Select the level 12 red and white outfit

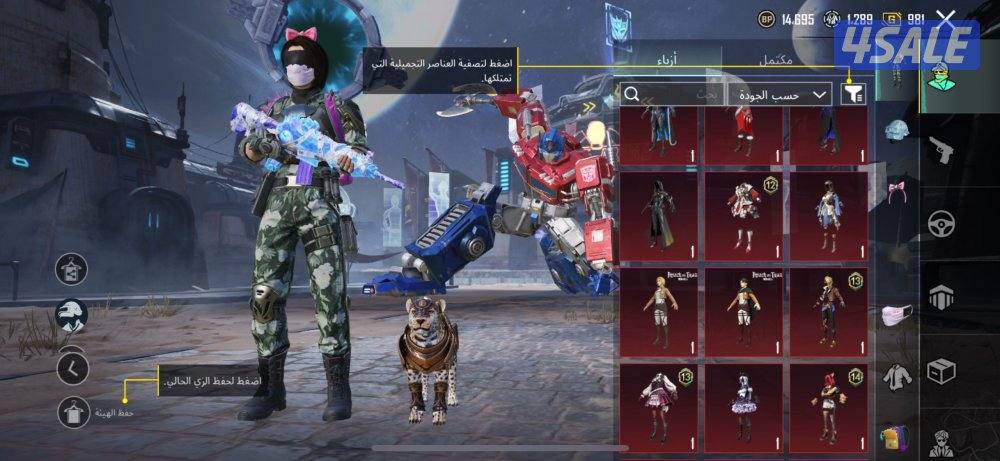[744, 212]
